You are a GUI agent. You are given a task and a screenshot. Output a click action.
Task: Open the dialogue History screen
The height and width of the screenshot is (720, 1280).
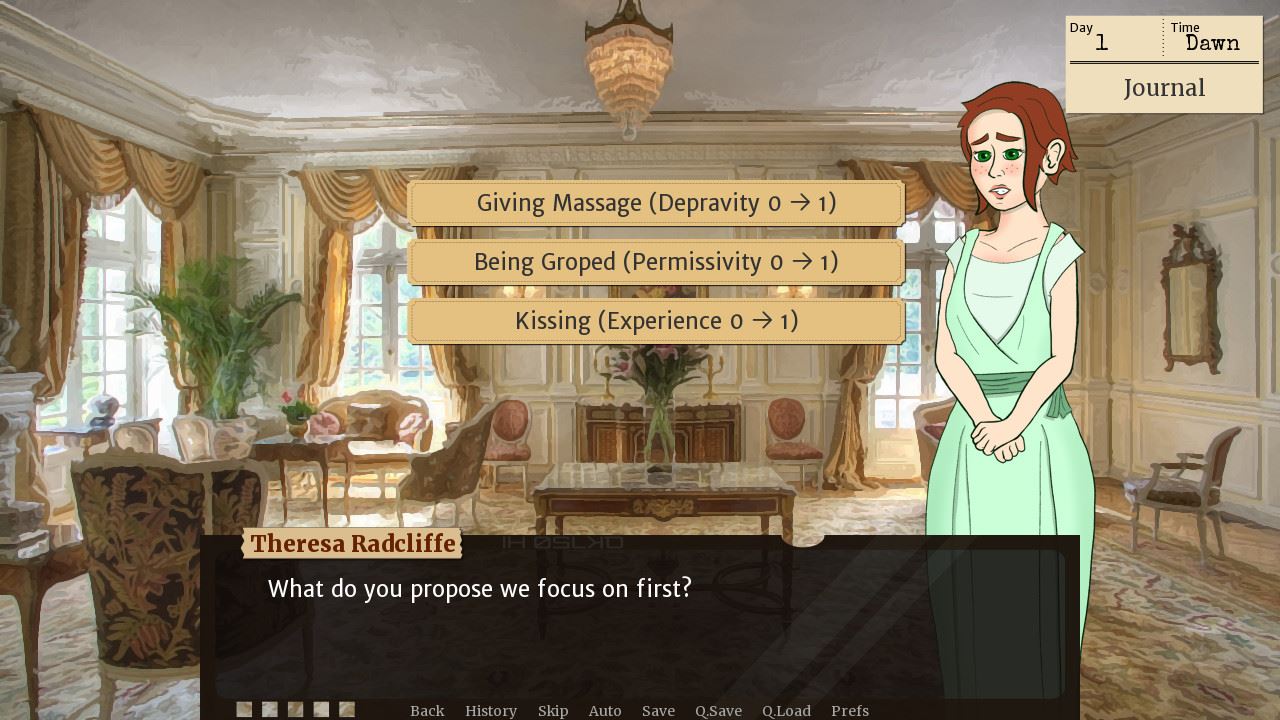[491, 710]
